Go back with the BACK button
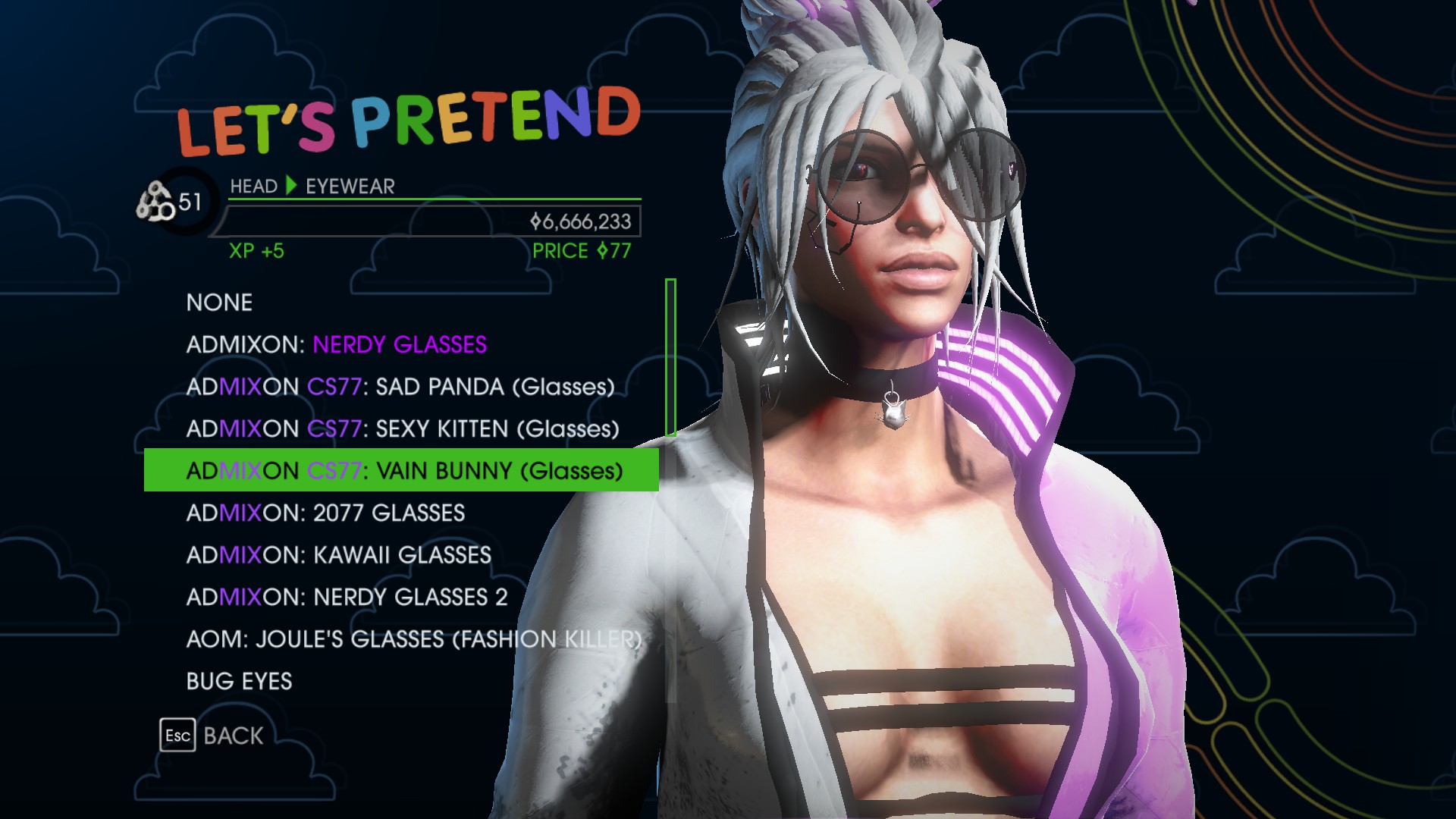 pyautogui.click(x=213, y=736)
